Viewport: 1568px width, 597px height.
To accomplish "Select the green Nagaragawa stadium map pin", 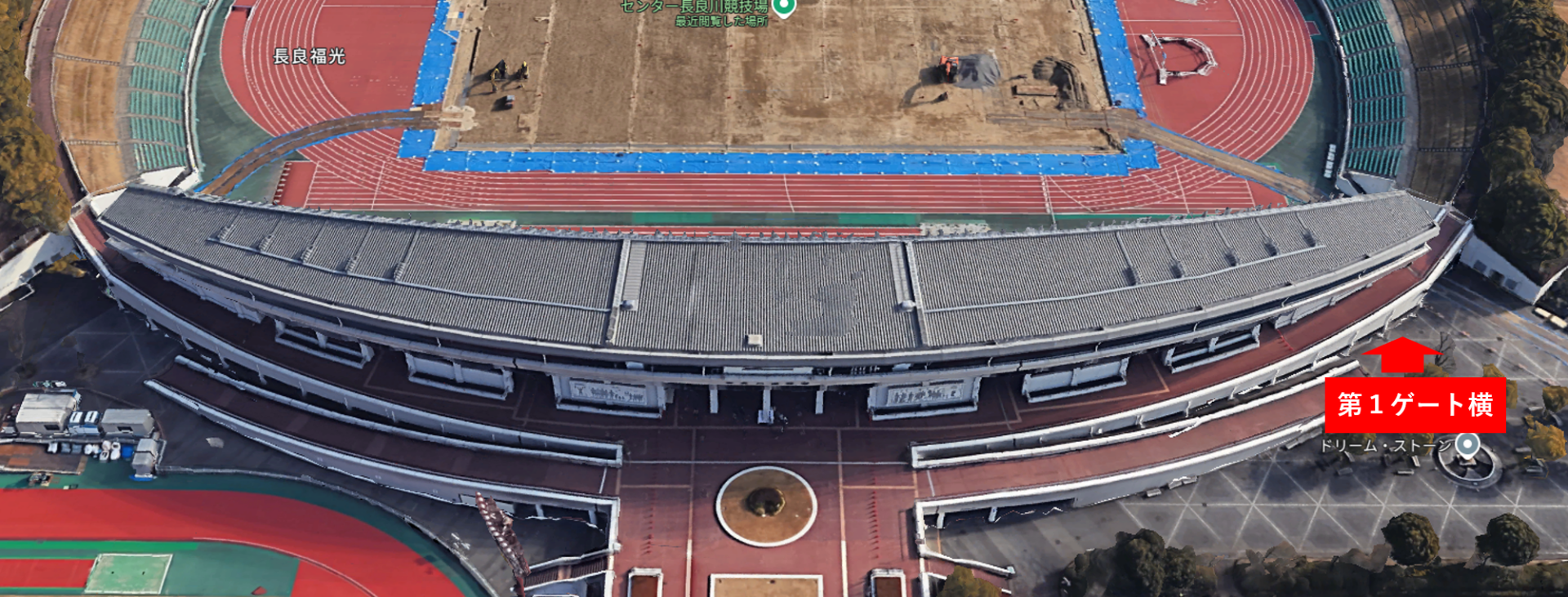I will 783,7.
